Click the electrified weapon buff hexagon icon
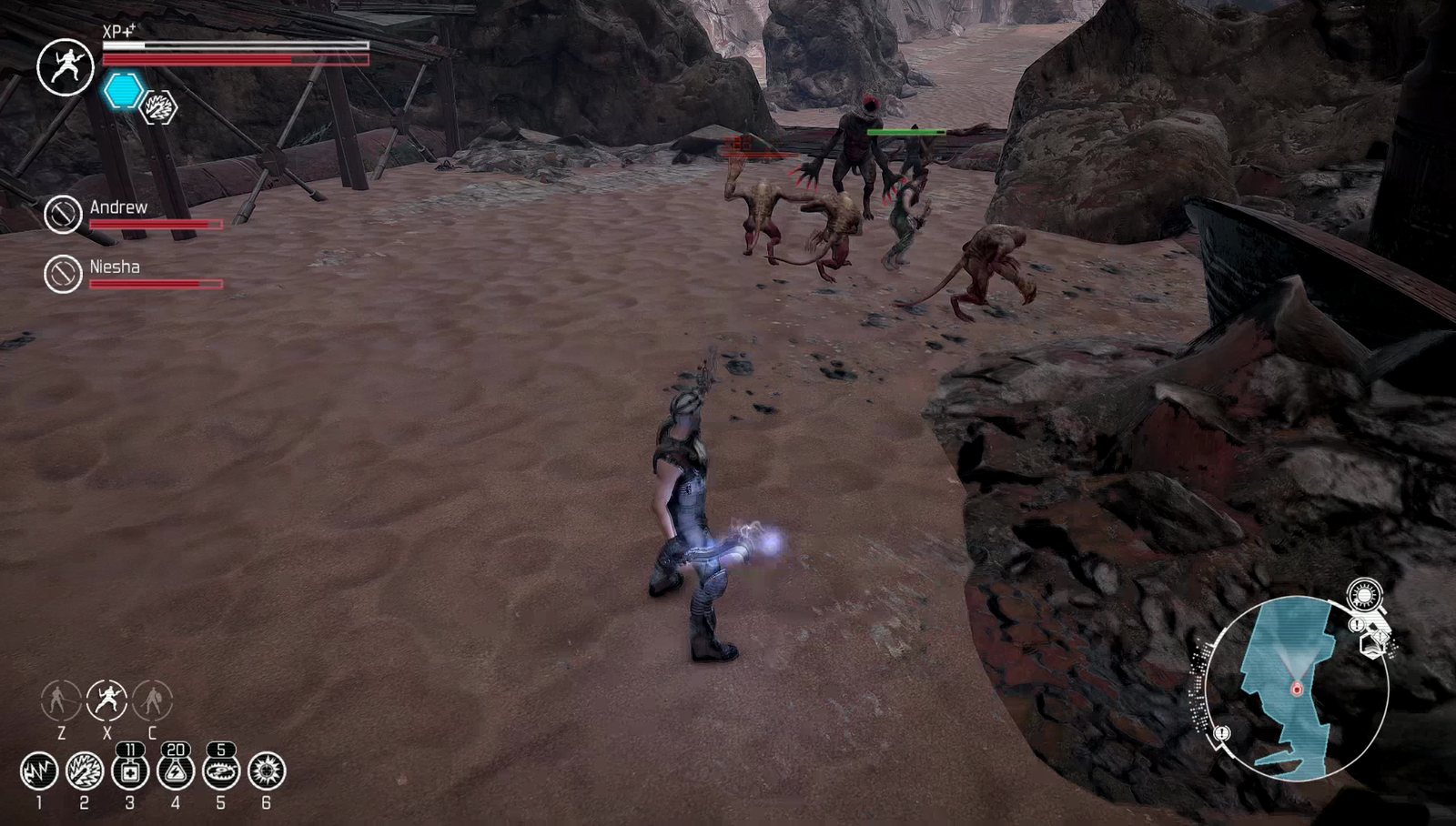1456x826 pixels. pyautogui.click(x=159, y=108)
